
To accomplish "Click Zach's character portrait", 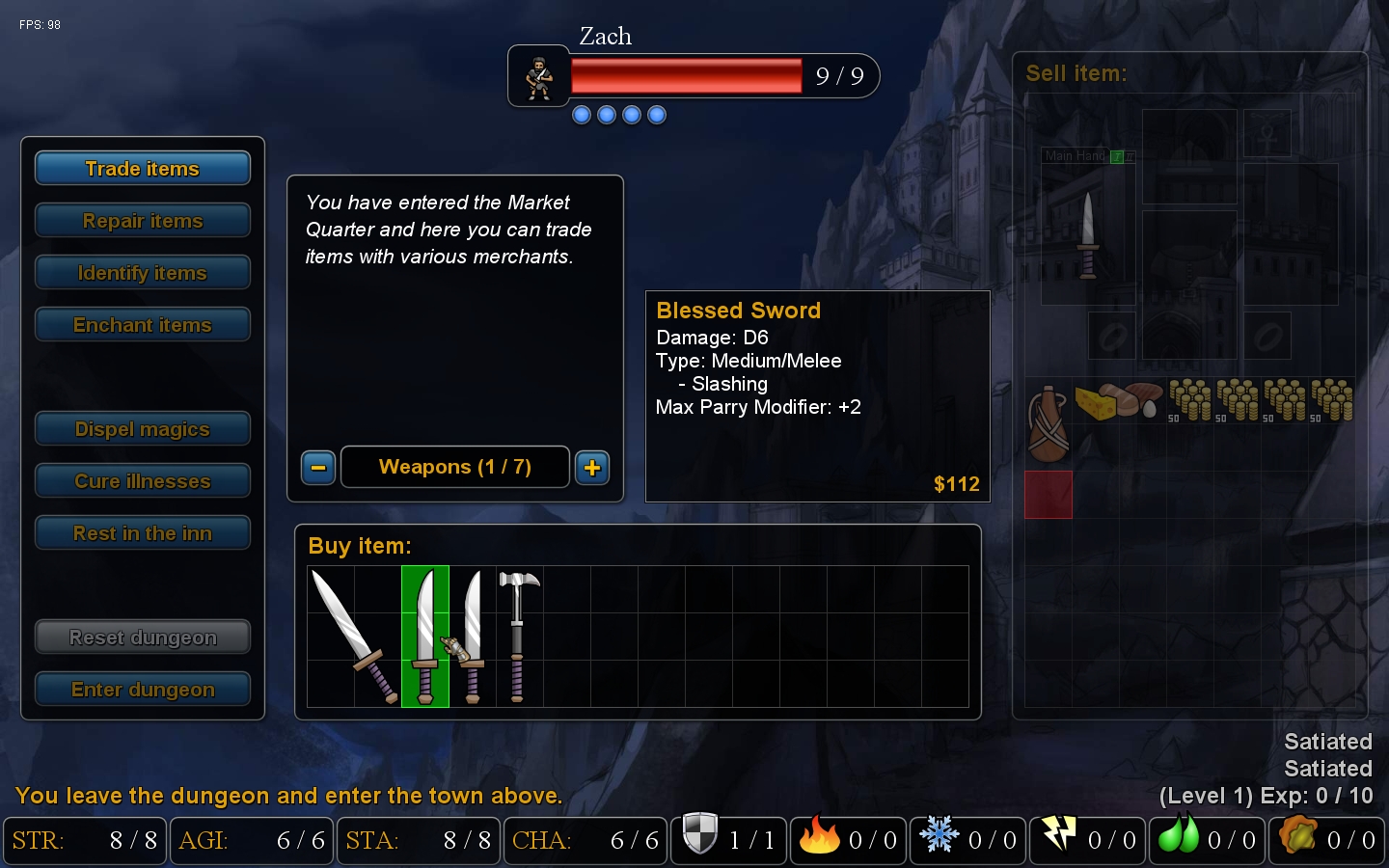I will click(x=539, y=76).
